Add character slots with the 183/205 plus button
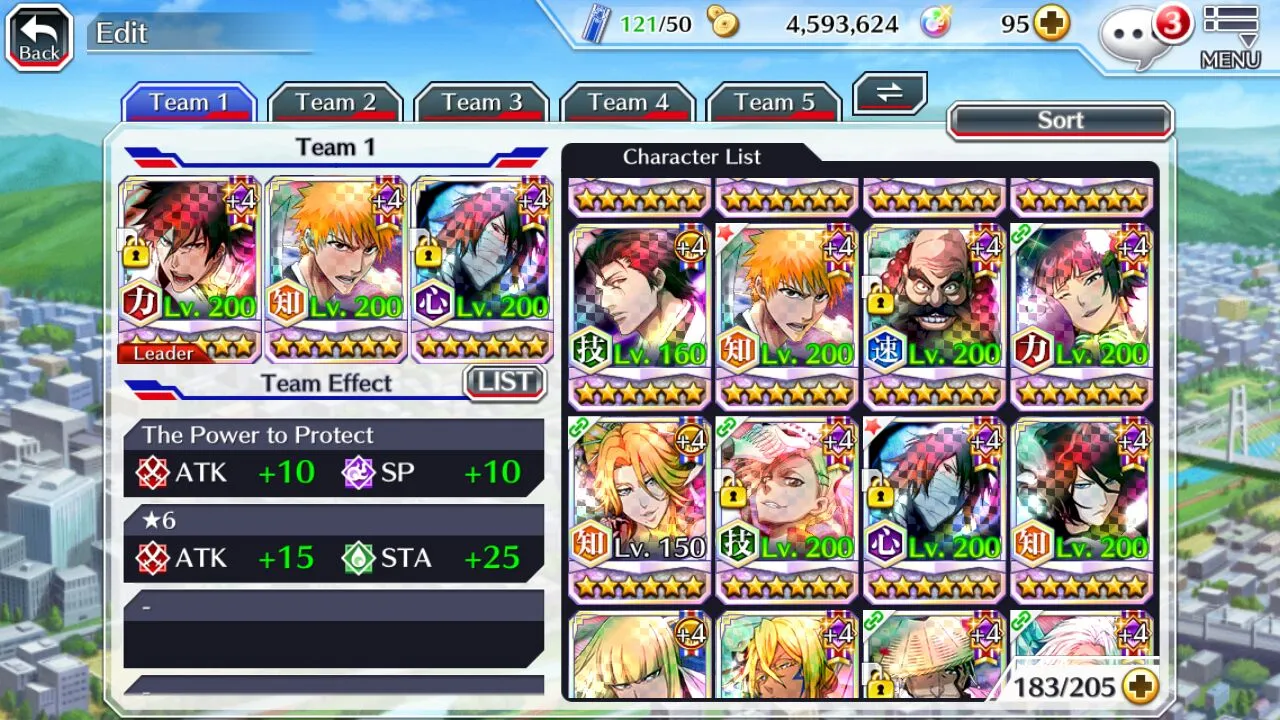This screenshot has height=720, width=1280. coord(1140,686)
